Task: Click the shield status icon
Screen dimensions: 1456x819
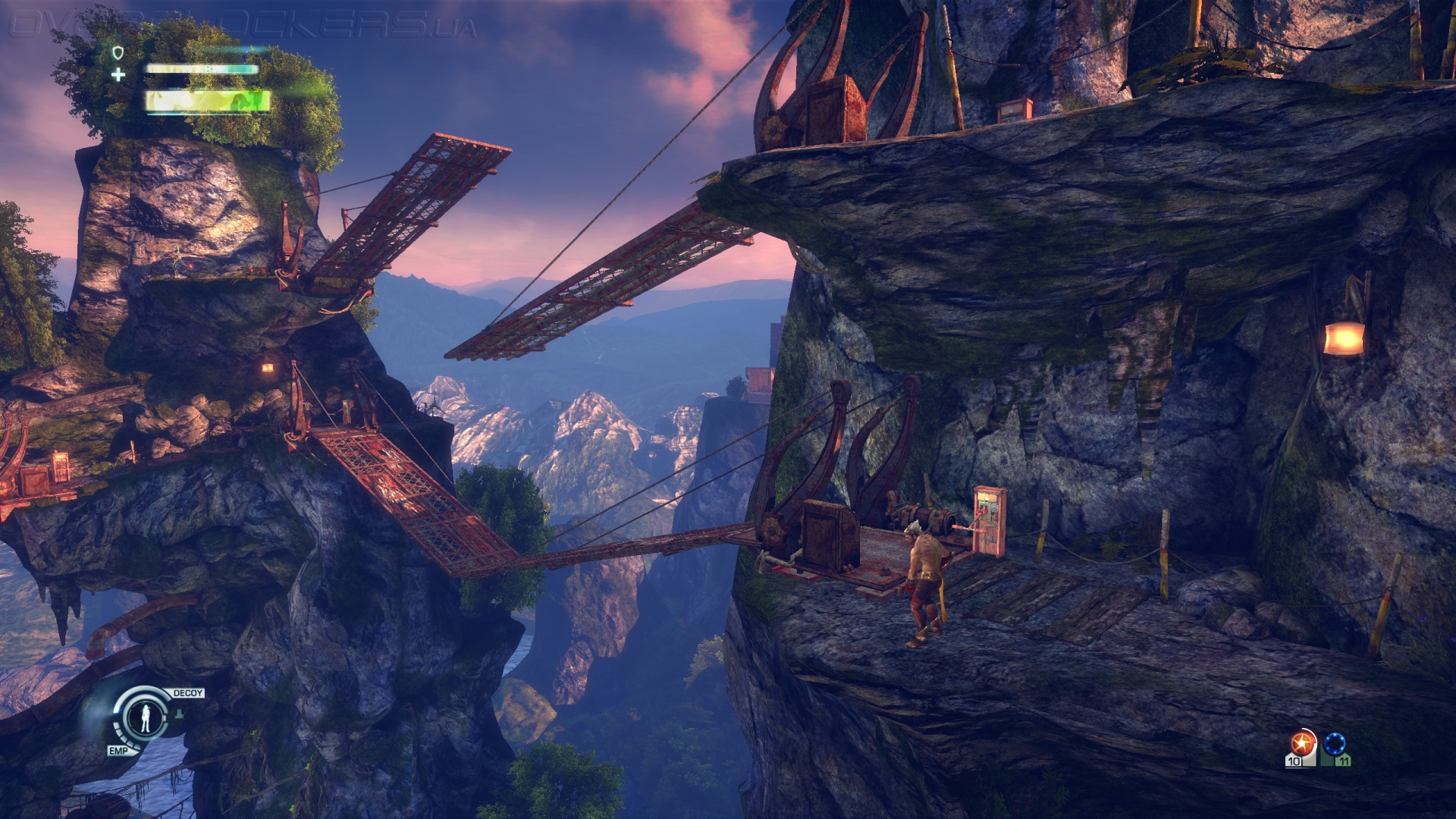Action: 118,52
